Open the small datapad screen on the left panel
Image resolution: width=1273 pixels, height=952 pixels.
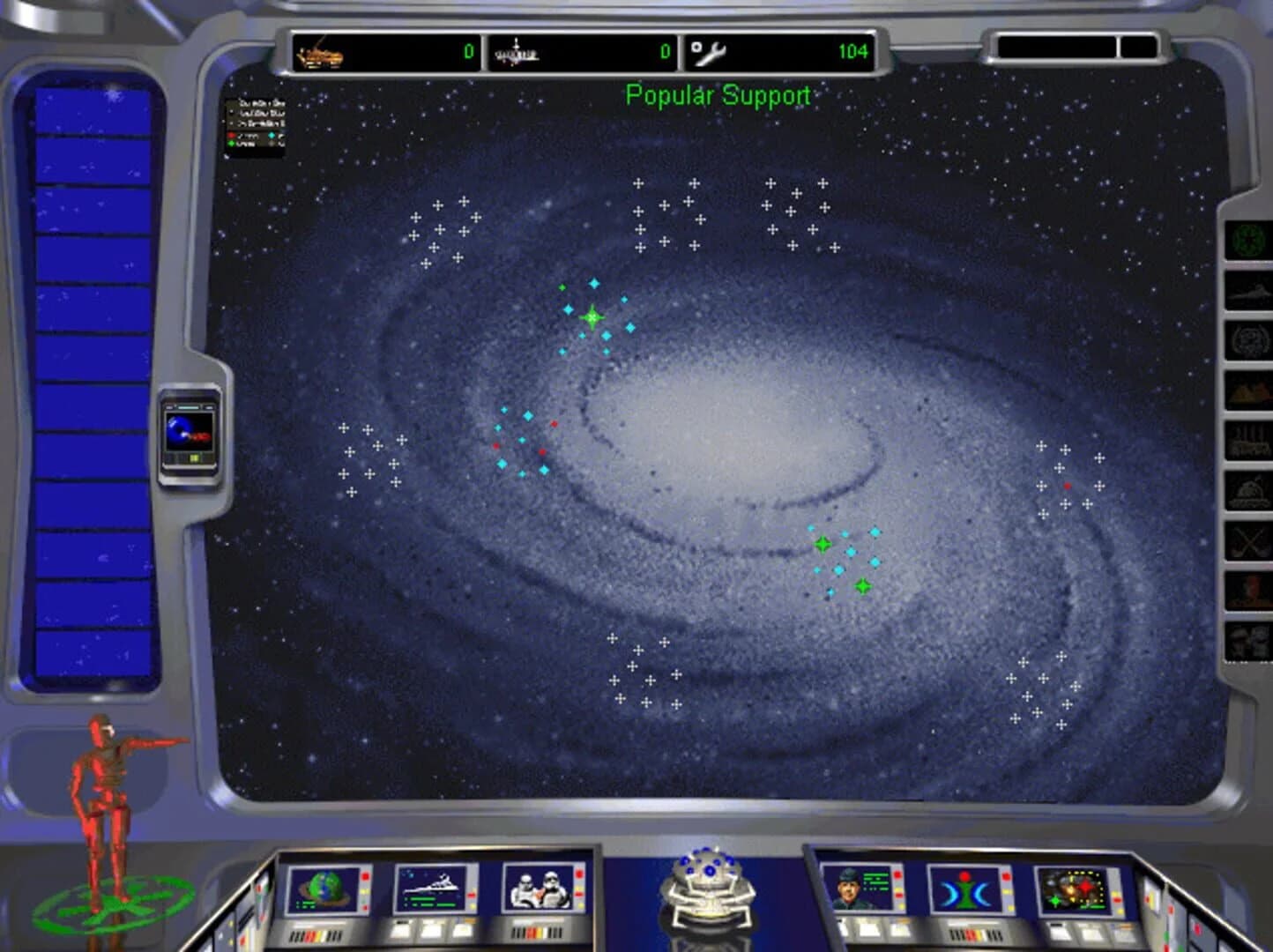pyautogui.click(x=188, y=432)
